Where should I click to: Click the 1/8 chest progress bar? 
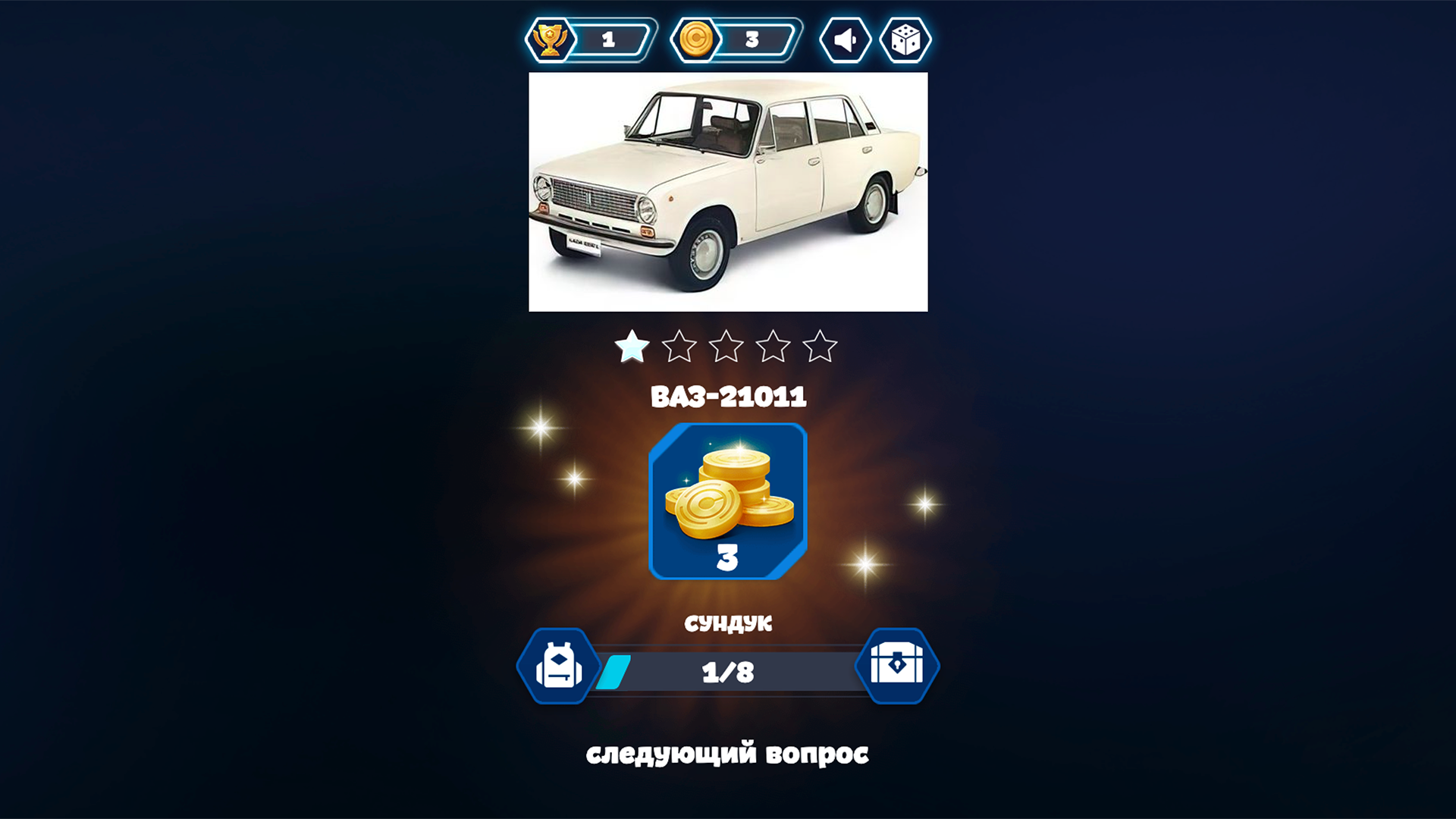click(727, 670)
